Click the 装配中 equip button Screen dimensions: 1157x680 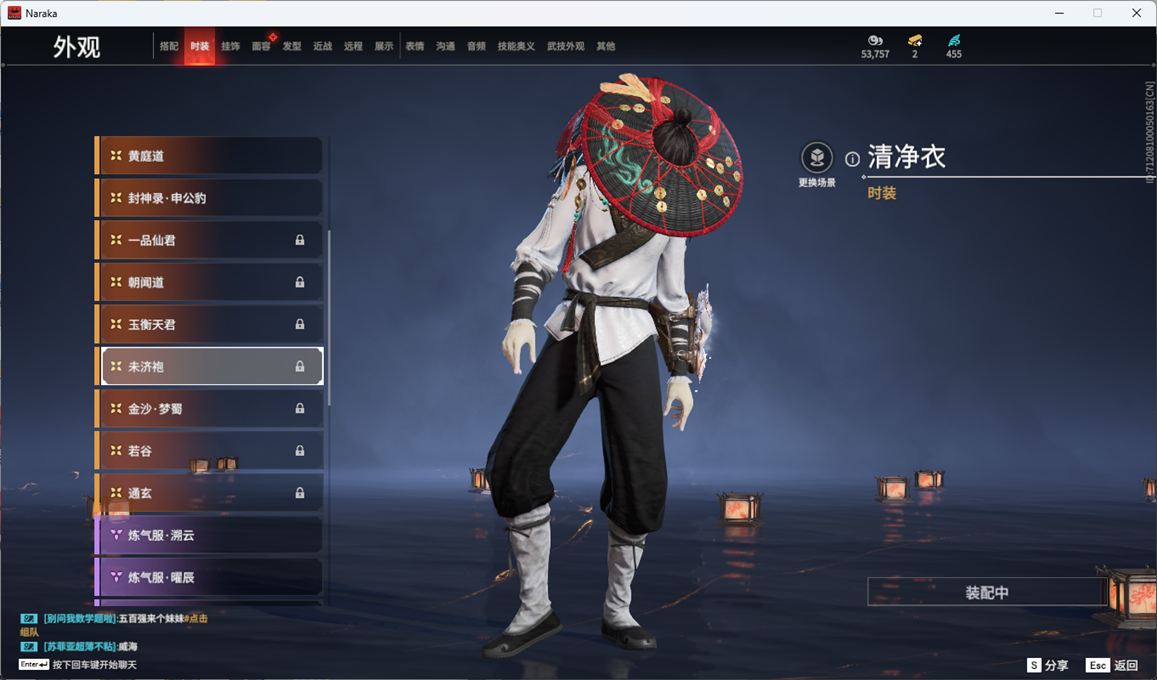(x=986, y=592)
